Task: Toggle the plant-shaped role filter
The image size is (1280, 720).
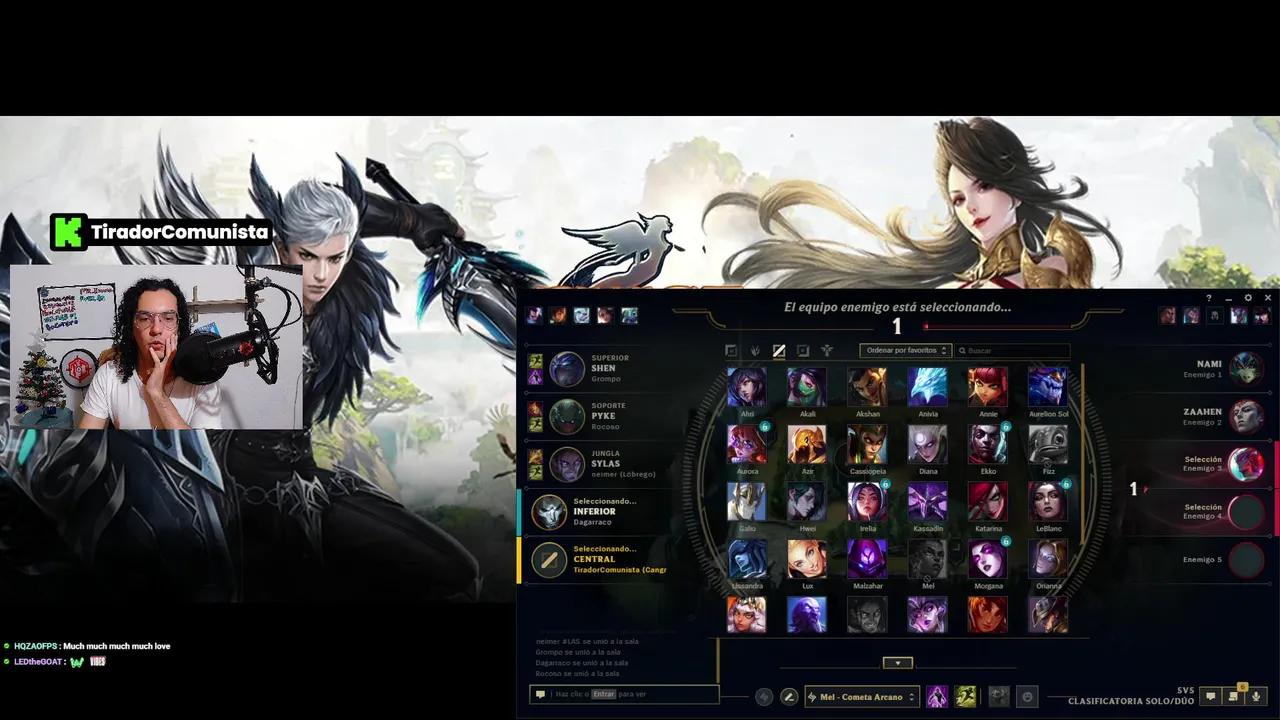Action: pos(755,350)
